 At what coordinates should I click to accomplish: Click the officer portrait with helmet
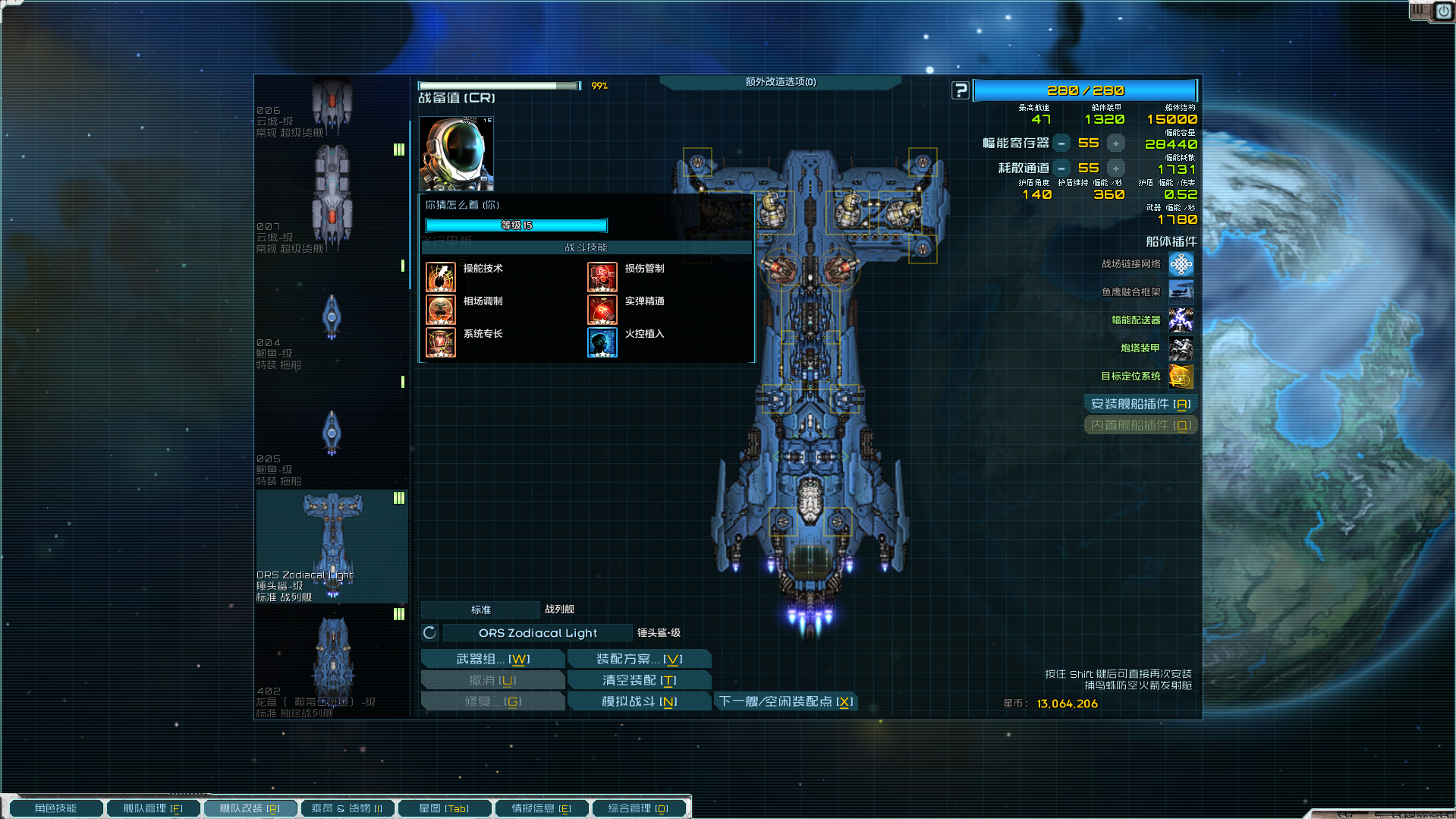(456, 153)
